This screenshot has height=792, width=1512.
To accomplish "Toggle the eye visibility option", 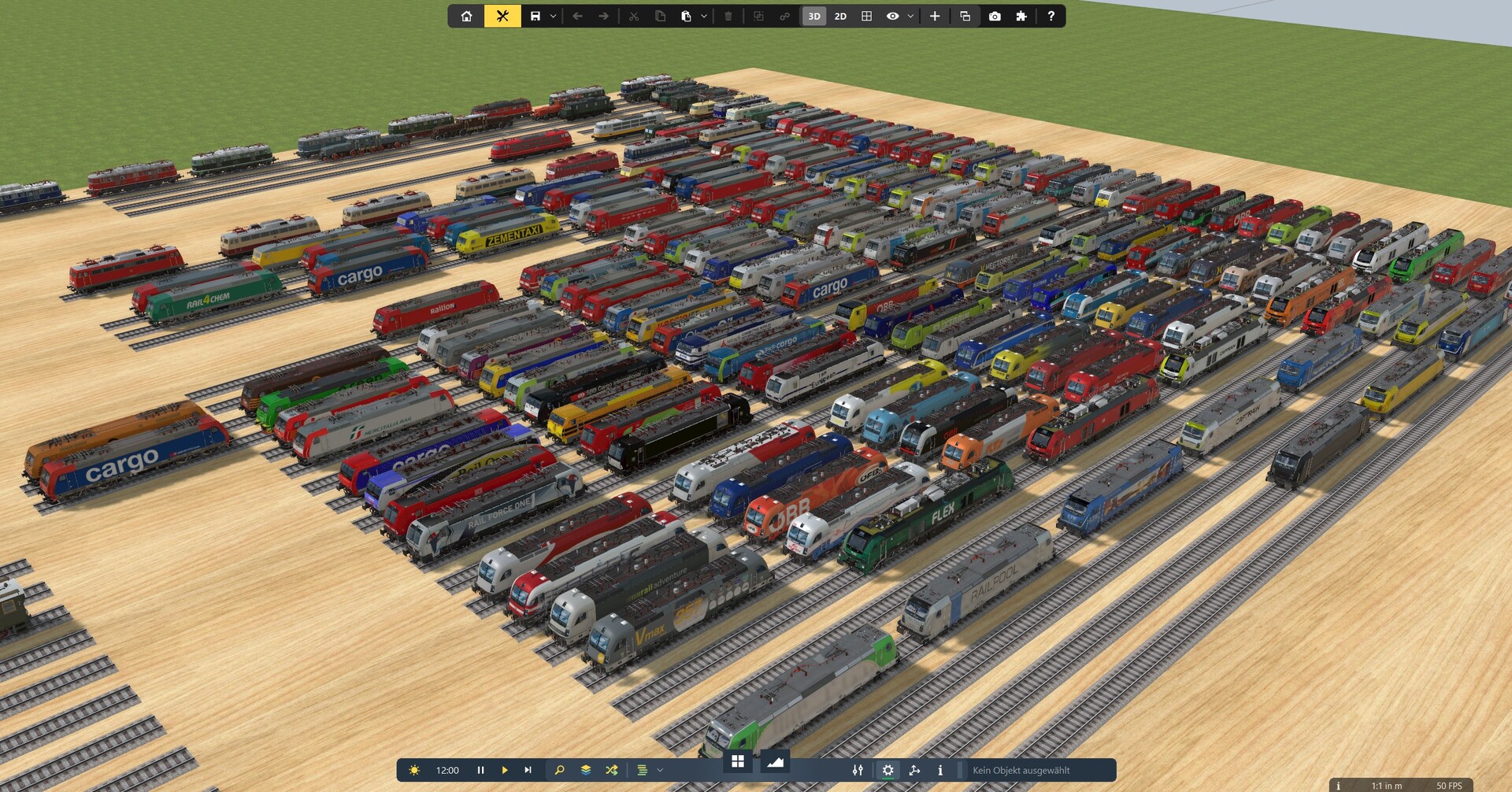I will click(892, 16).
